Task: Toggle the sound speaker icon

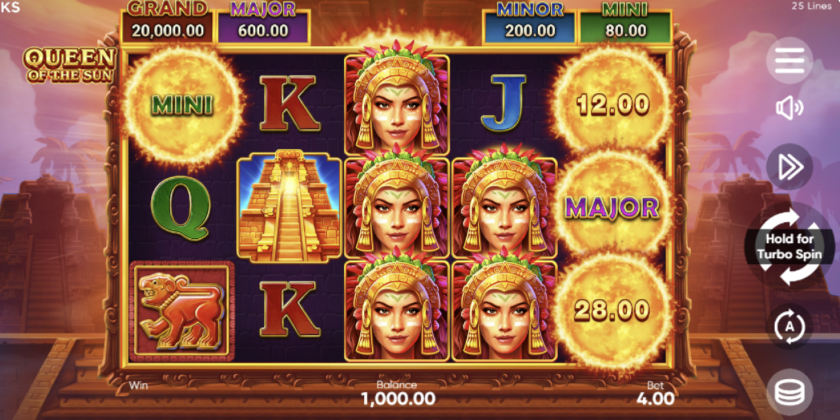Action: pos(789,108)
